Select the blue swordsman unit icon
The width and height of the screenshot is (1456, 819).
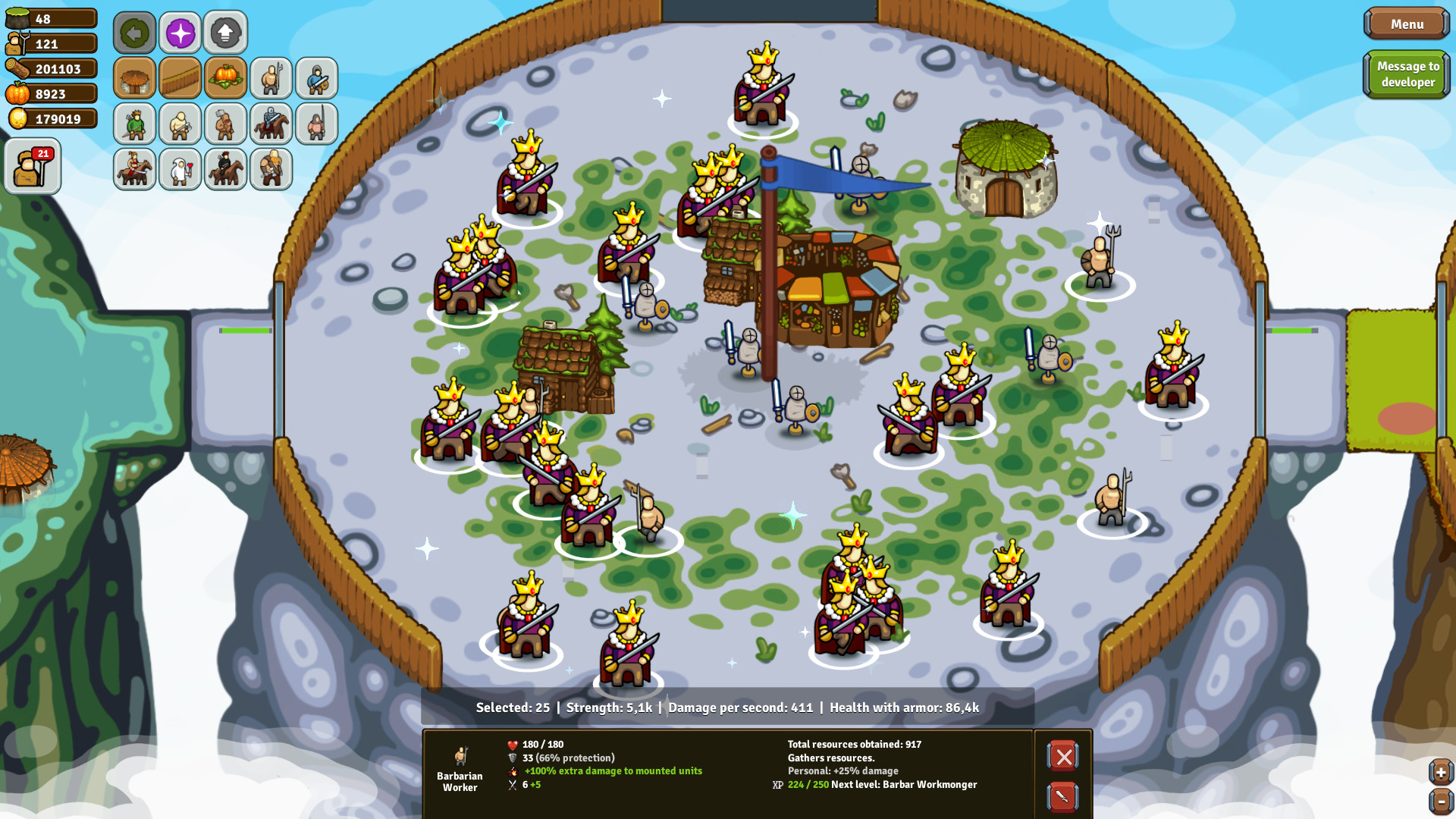316,78
